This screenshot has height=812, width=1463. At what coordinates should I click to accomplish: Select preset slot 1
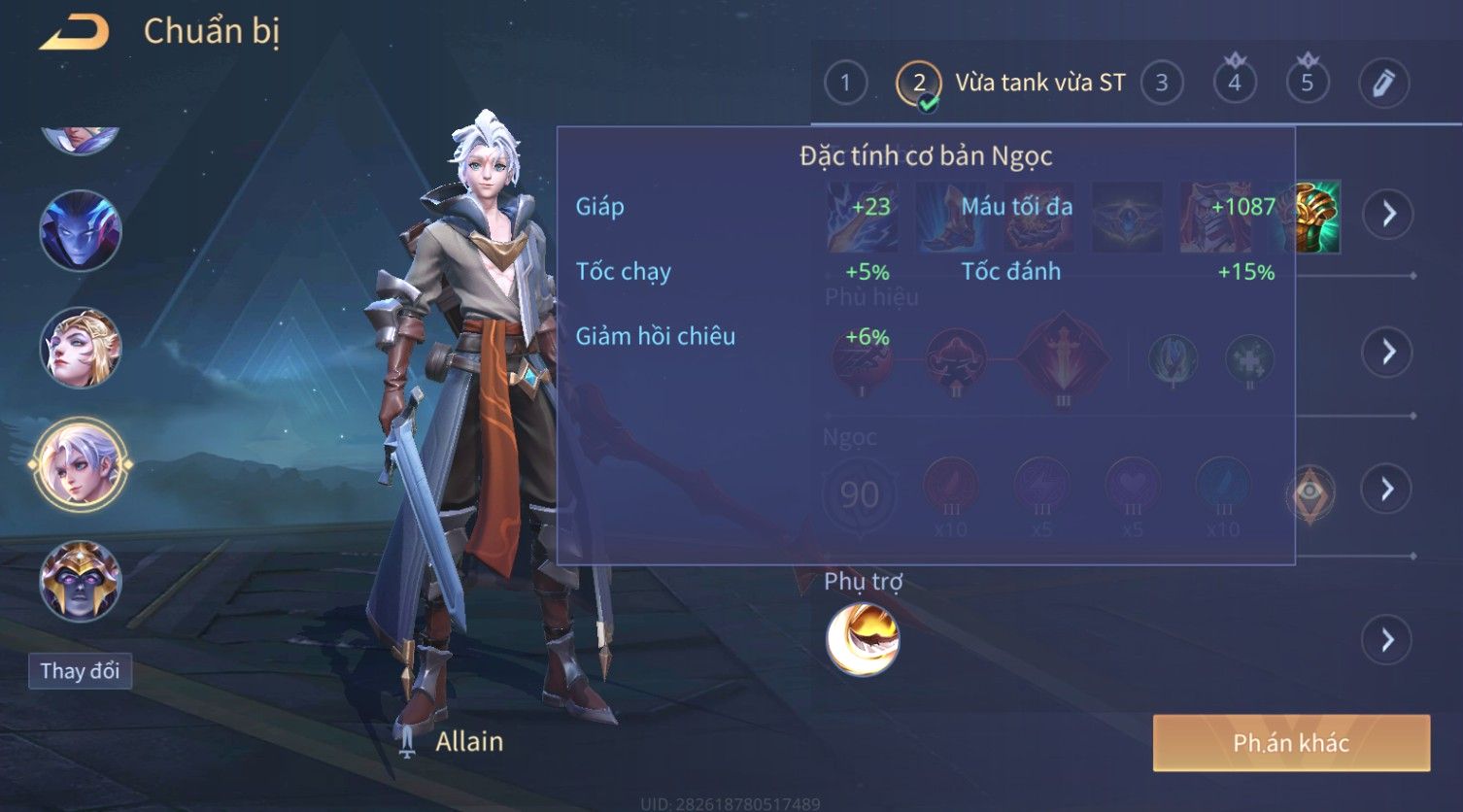845,83
